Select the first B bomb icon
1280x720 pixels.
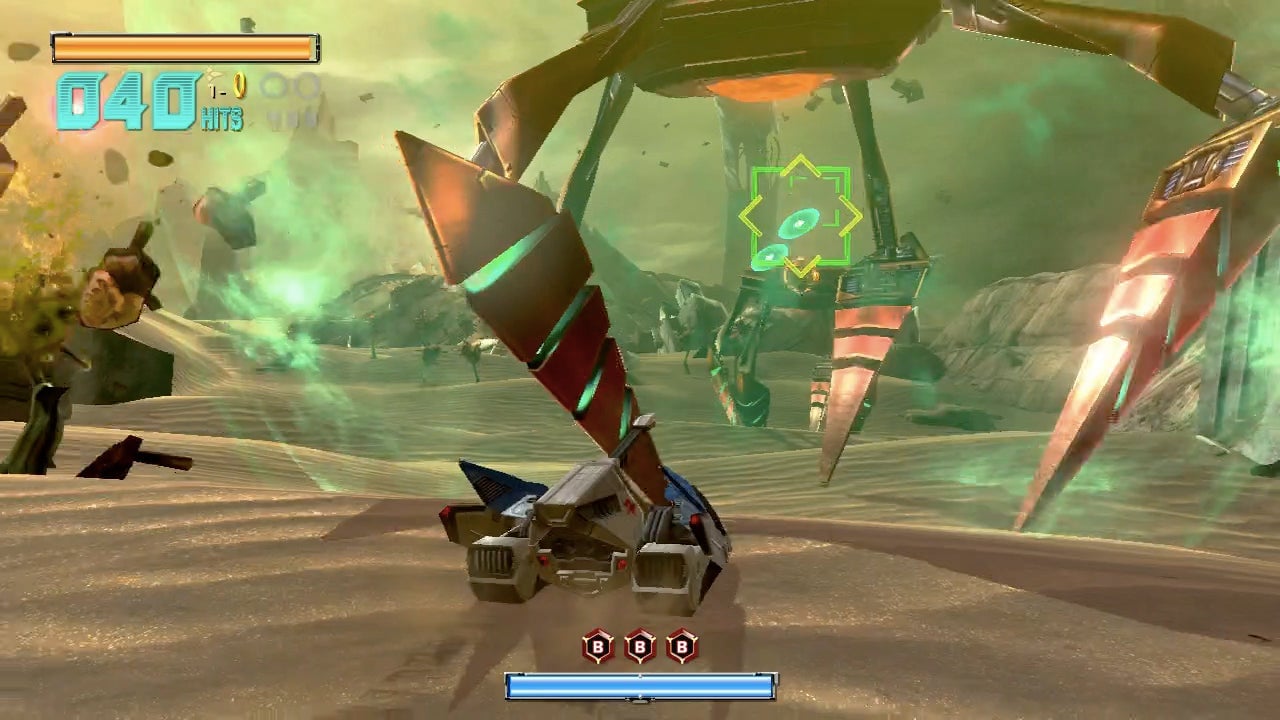point(598,647)
